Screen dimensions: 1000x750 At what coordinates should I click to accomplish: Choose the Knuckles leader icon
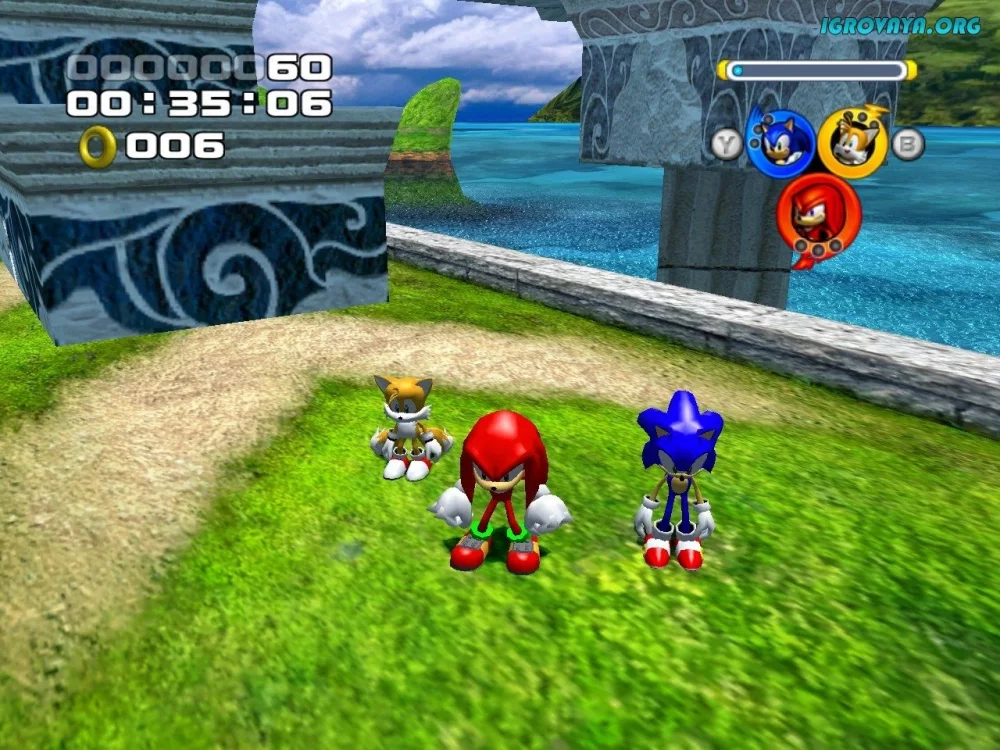(817, 214)
